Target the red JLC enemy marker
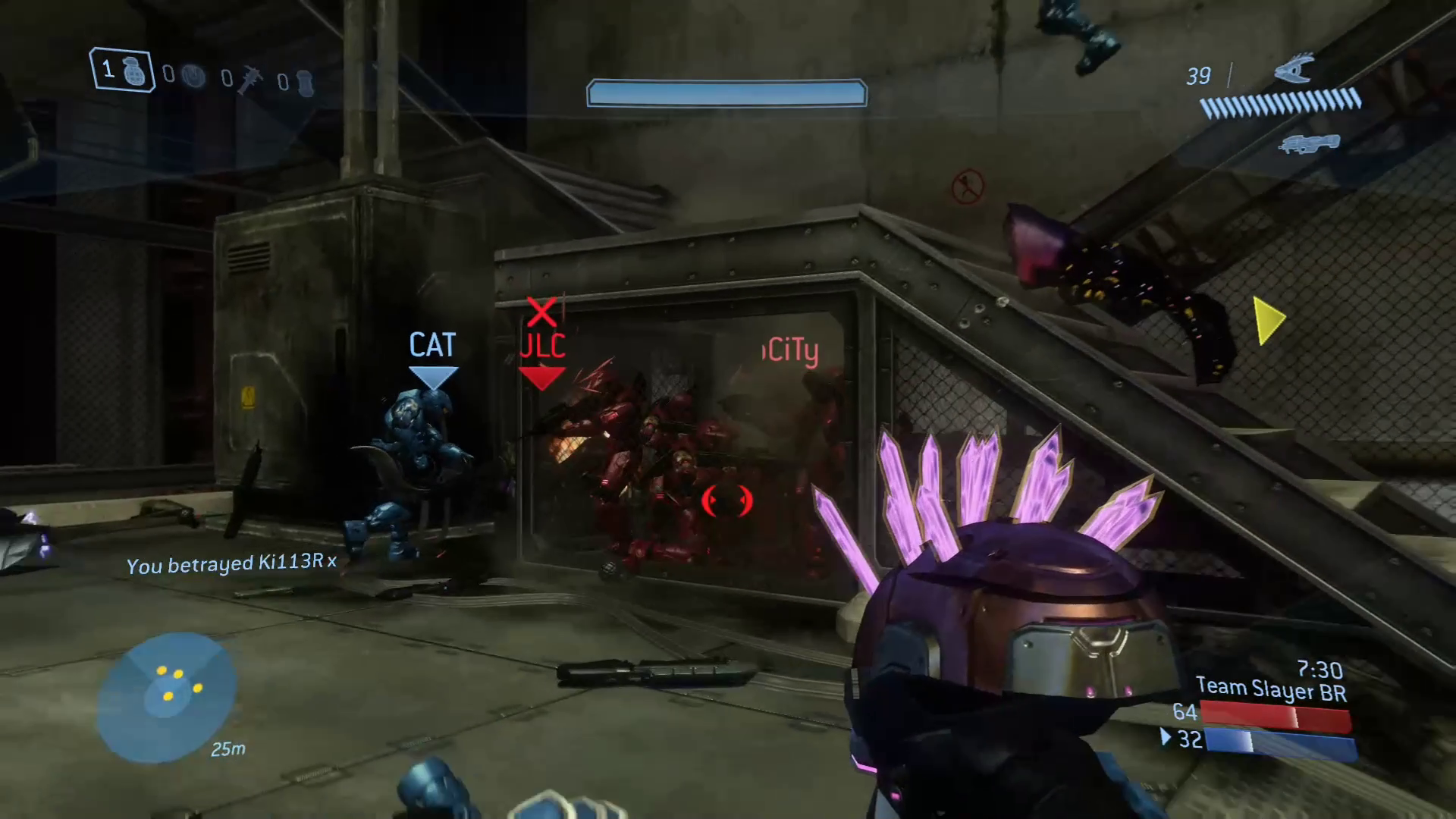Viewport: 1456px width, 819px height. [542, 347]
